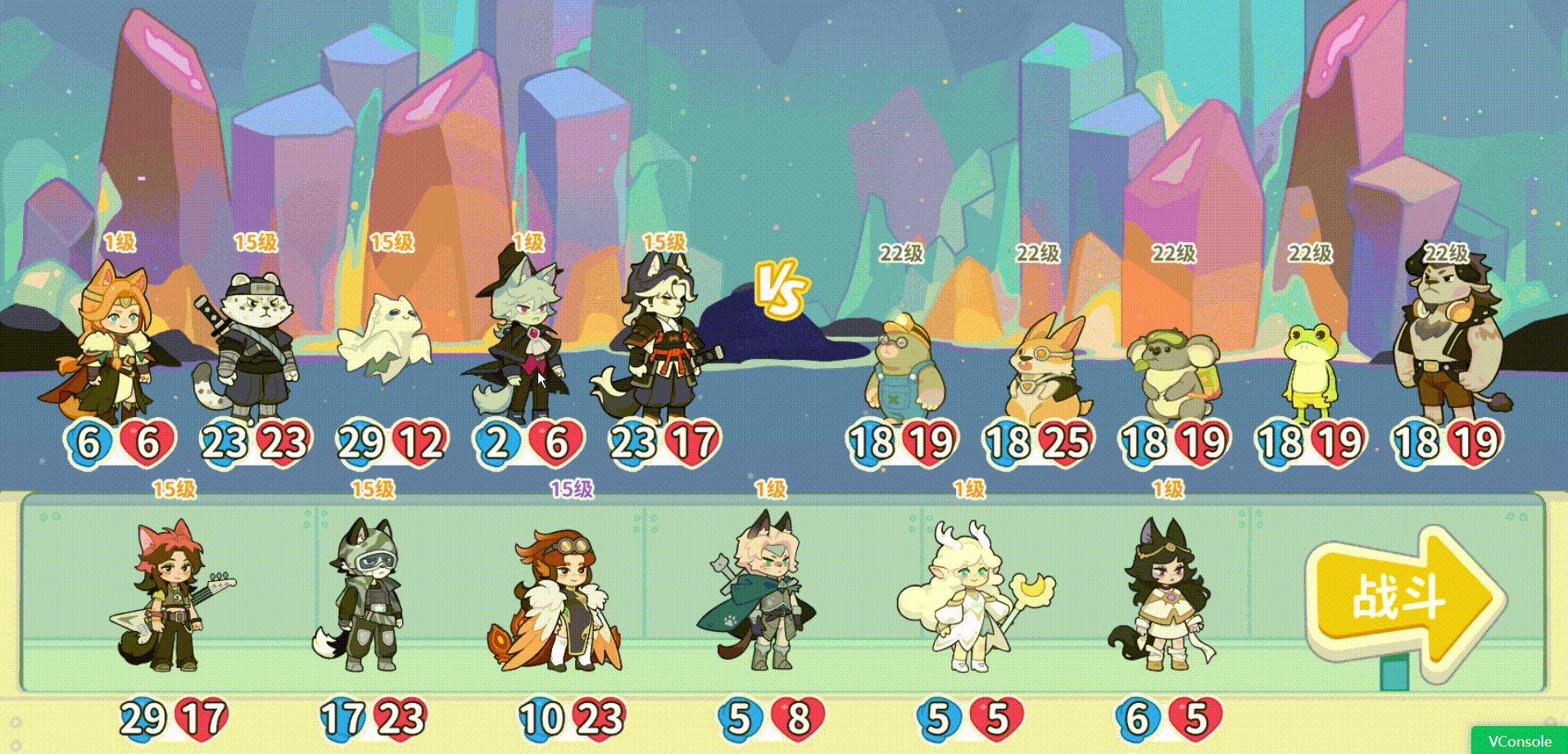Click the red heart showing 25 health
The height and width of the screenshot is (754, 1568).
[1067, 443]
